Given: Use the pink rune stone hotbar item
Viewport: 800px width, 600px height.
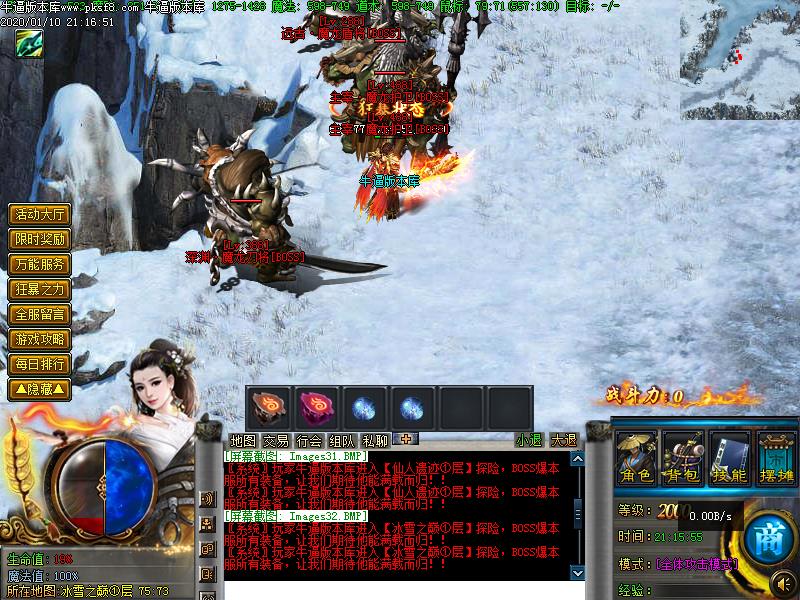Looking at the screenshot, I should tap(316, 408).
